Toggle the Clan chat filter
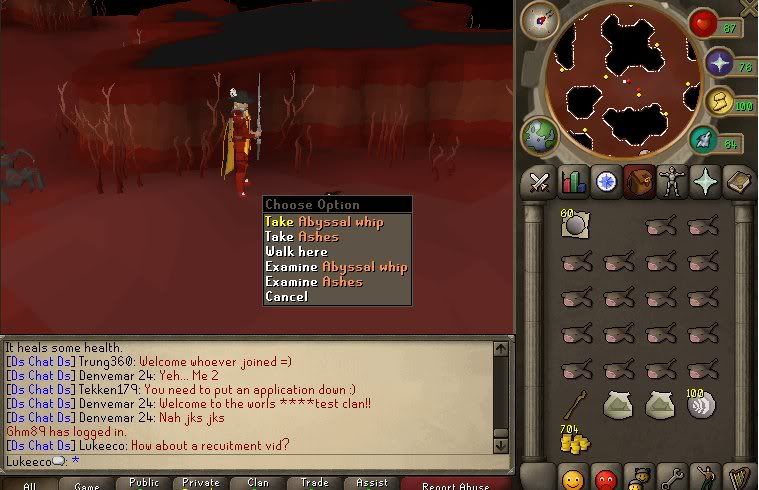 pos(258,483)
